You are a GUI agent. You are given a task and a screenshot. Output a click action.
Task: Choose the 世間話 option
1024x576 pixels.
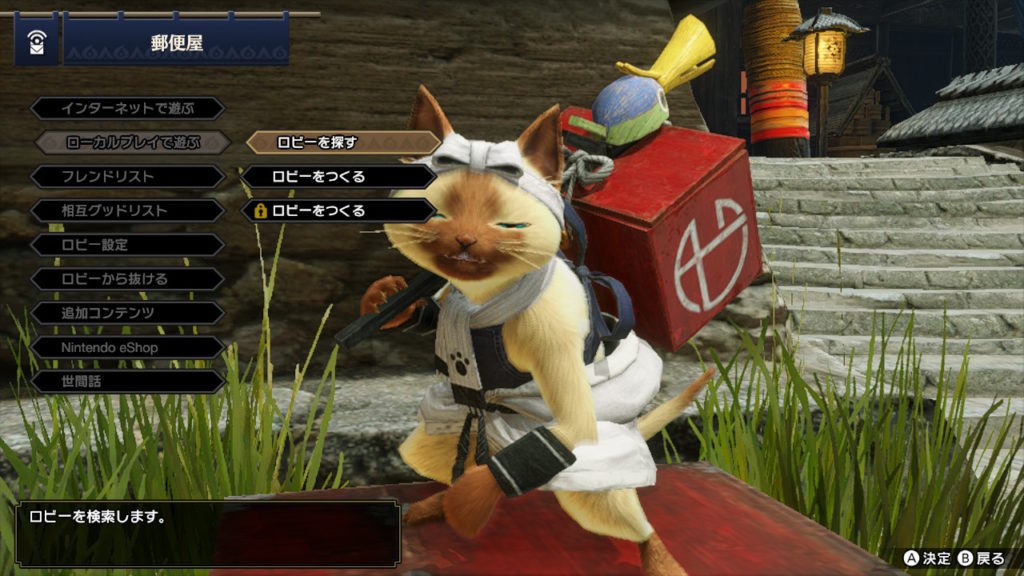click(128, 381)
